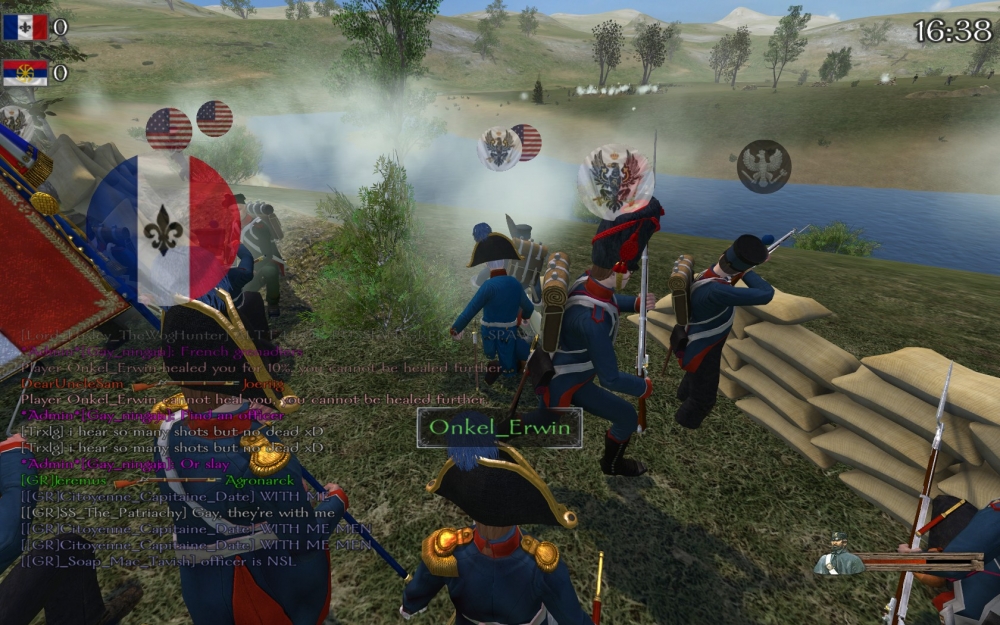Viewport: 1000px width, 625px height.
Task: Select the Onkel_Erwin player name tag
Action: point(500,428)
